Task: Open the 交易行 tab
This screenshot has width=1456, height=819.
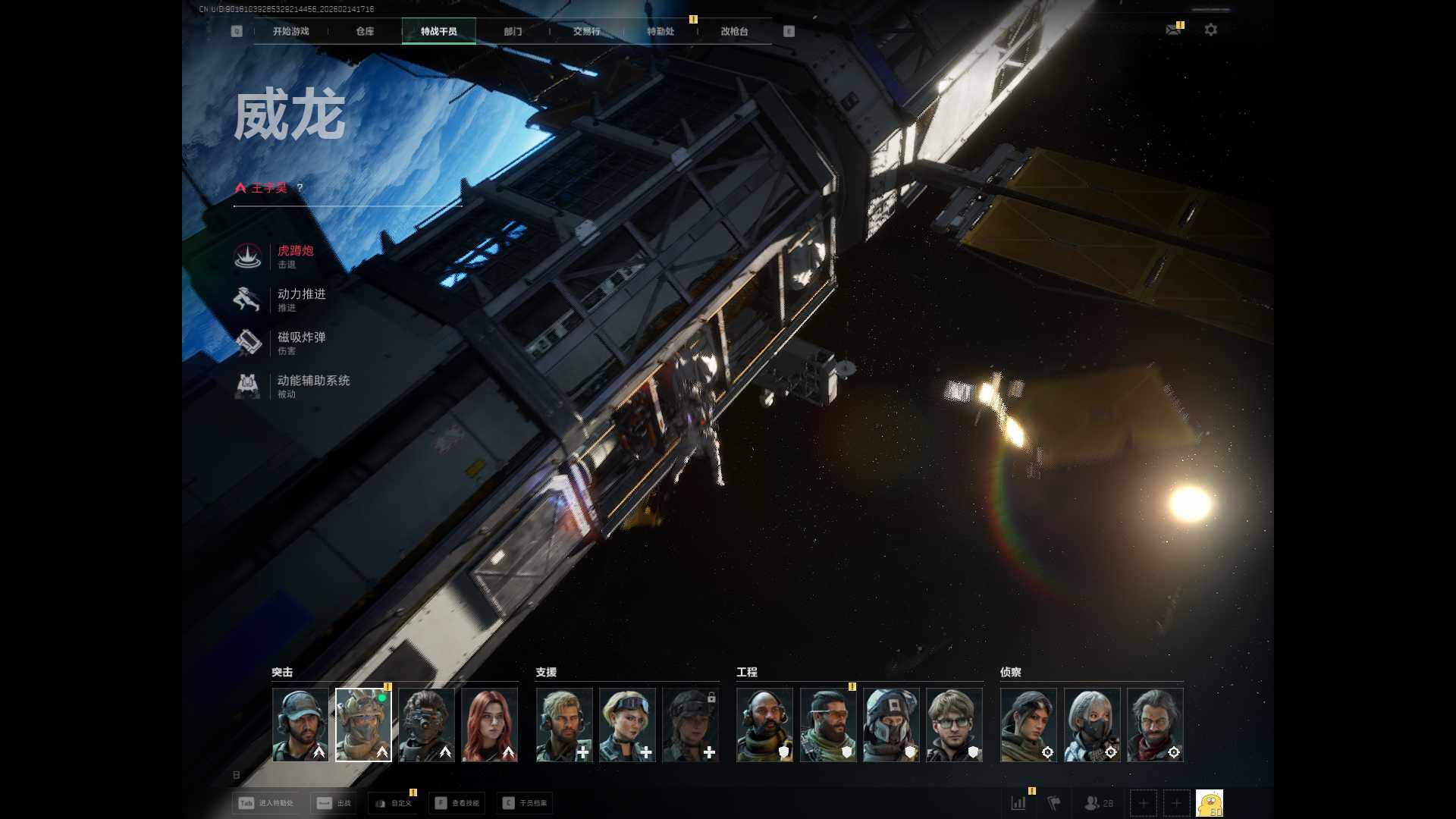Action: [x=586, y=31]
